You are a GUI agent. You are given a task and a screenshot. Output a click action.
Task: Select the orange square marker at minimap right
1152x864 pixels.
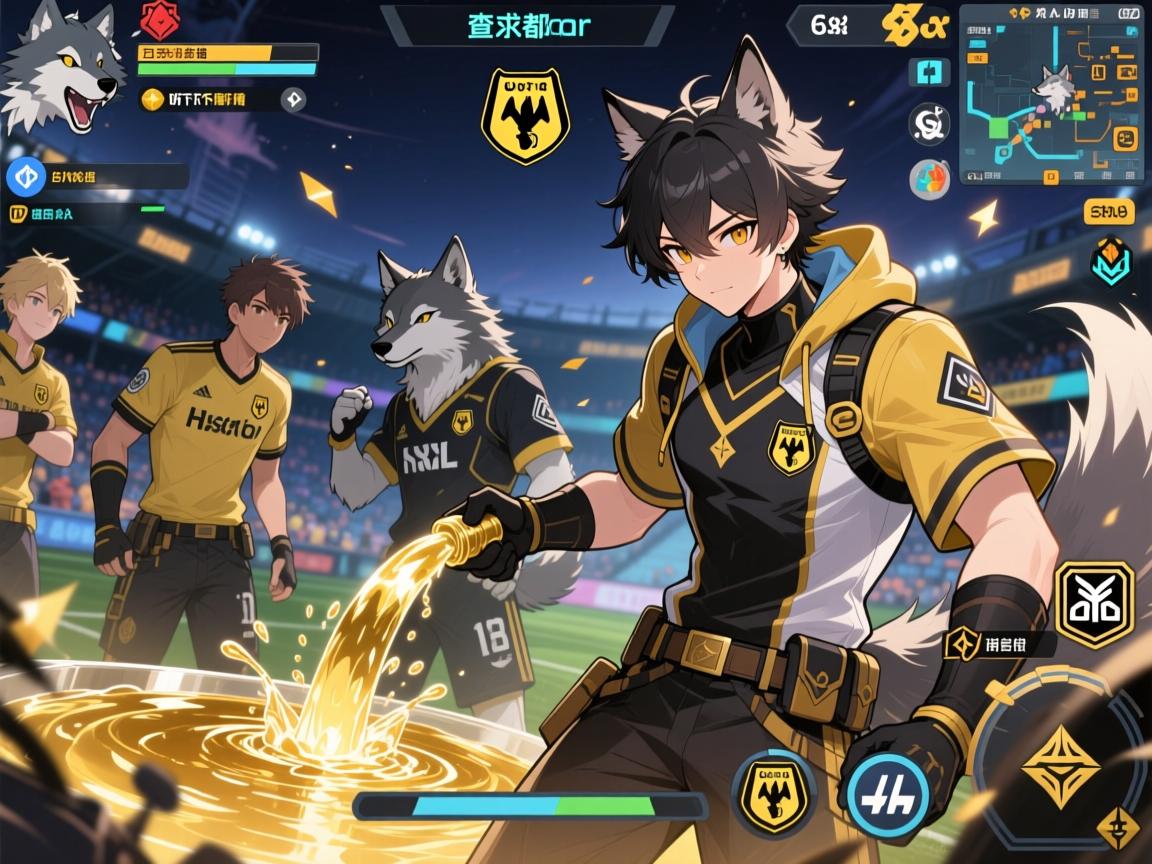(1126, 138)
